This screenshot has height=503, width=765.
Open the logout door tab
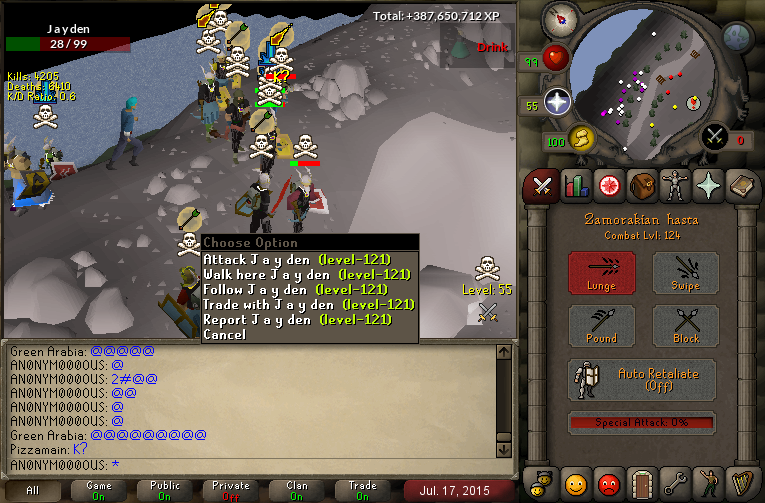pyautogui.click(x=642, y=484)
